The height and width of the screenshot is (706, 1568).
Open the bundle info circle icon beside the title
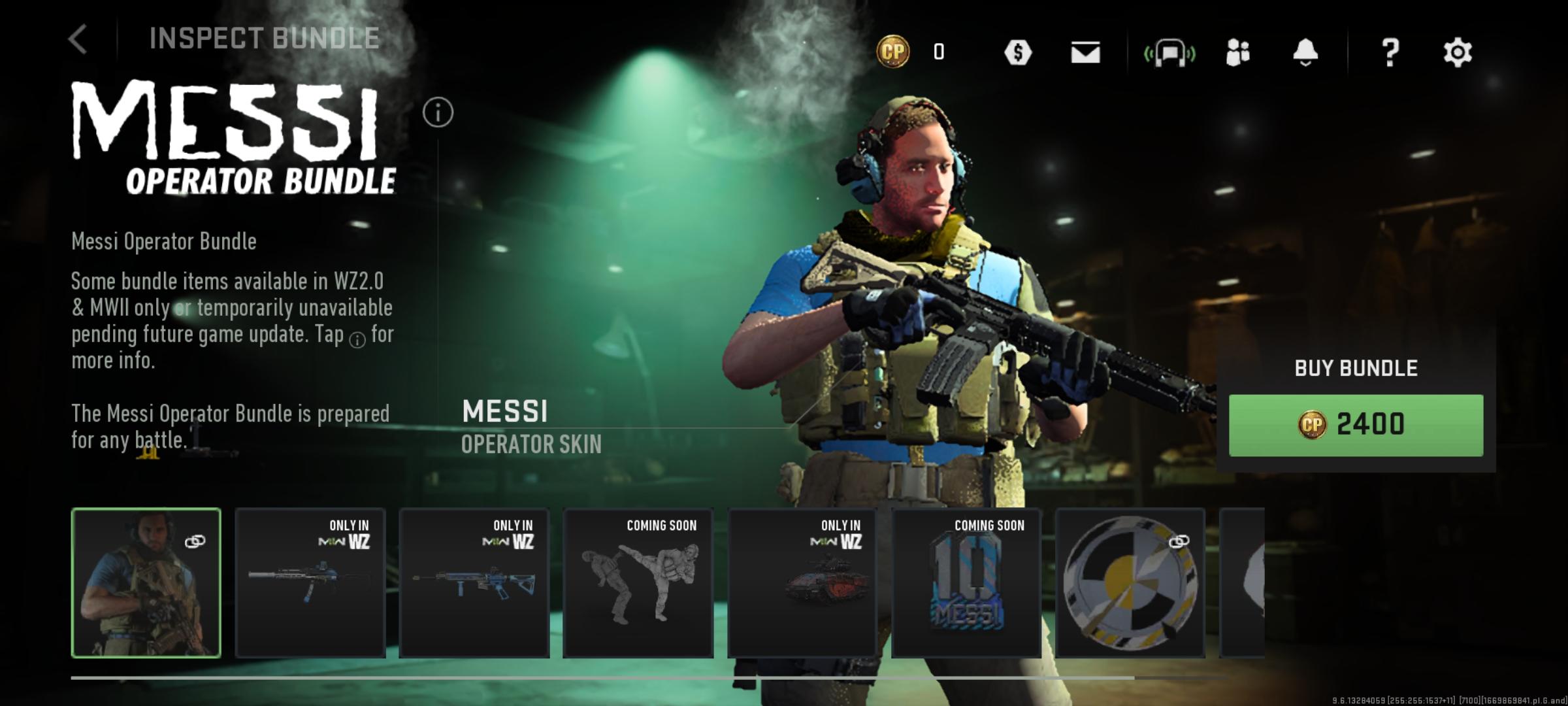click(438, 113)
